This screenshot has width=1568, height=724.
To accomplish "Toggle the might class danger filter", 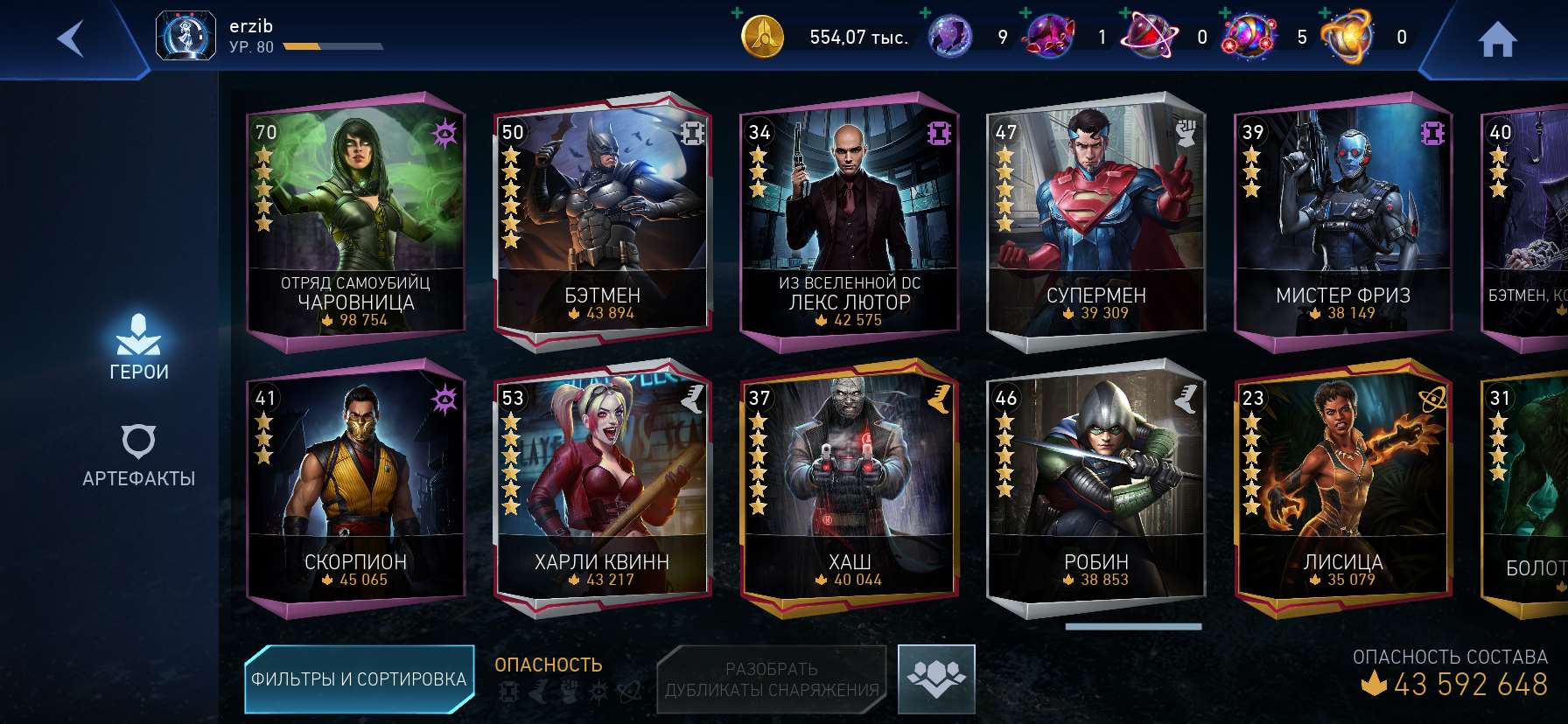I will (569, 691).
